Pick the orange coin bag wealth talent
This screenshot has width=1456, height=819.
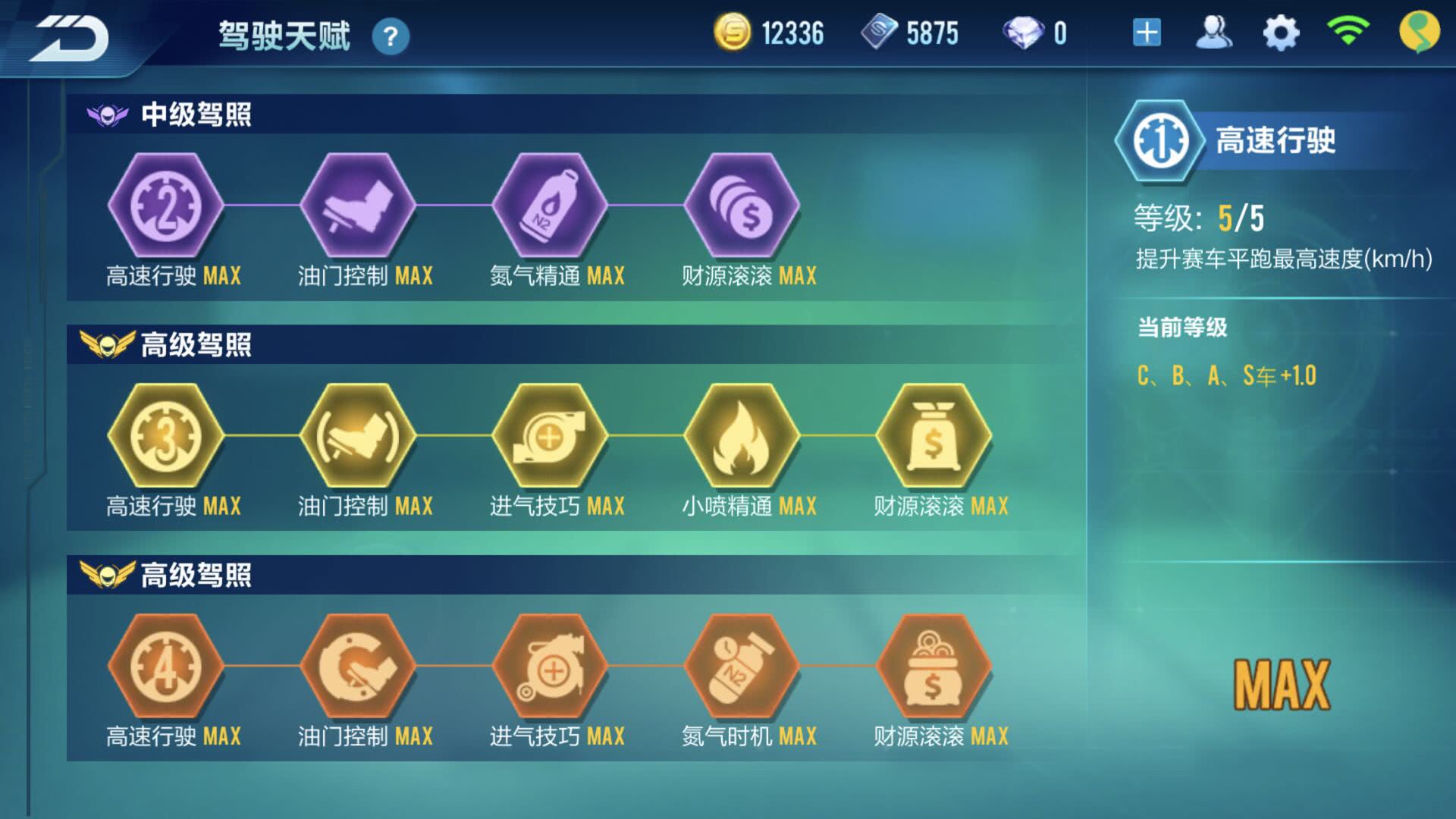tap(933, 667)
